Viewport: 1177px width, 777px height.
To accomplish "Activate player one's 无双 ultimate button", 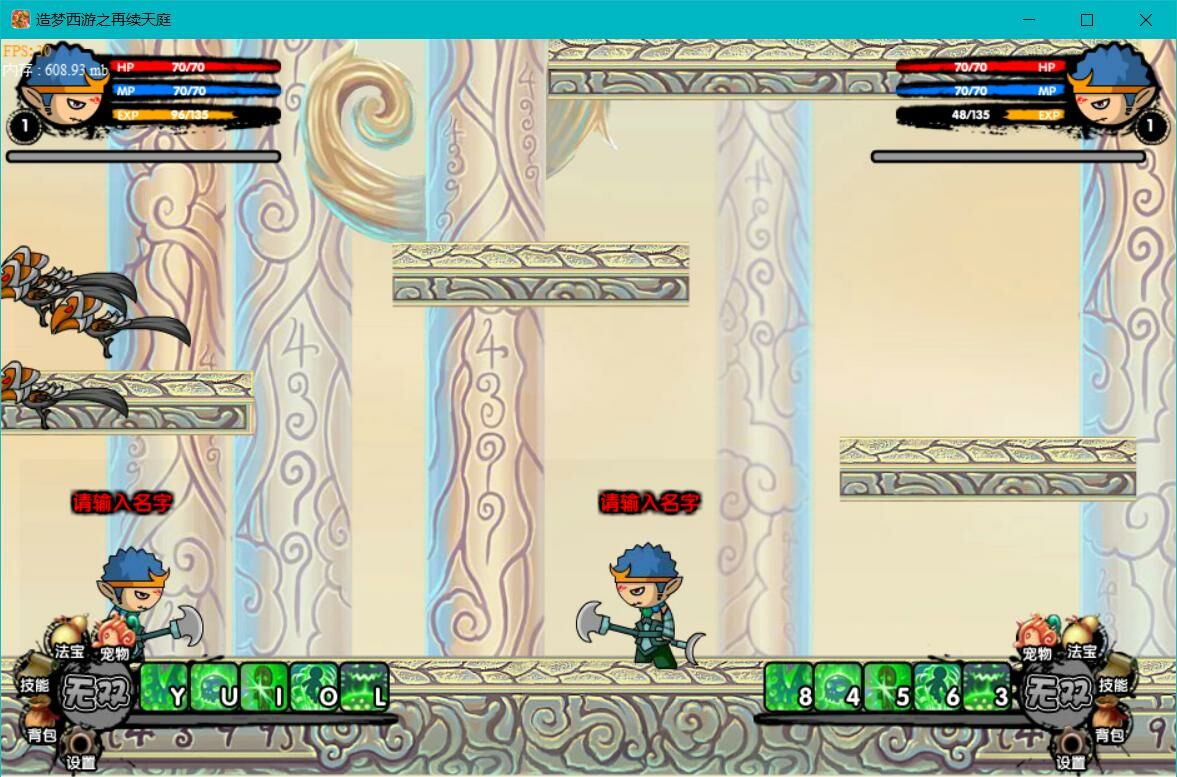I will 96,691.
